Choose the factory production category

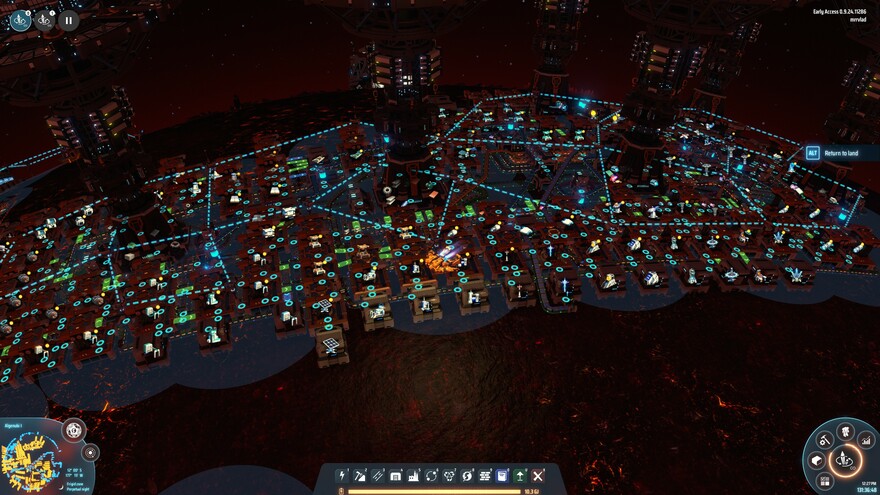414,476
